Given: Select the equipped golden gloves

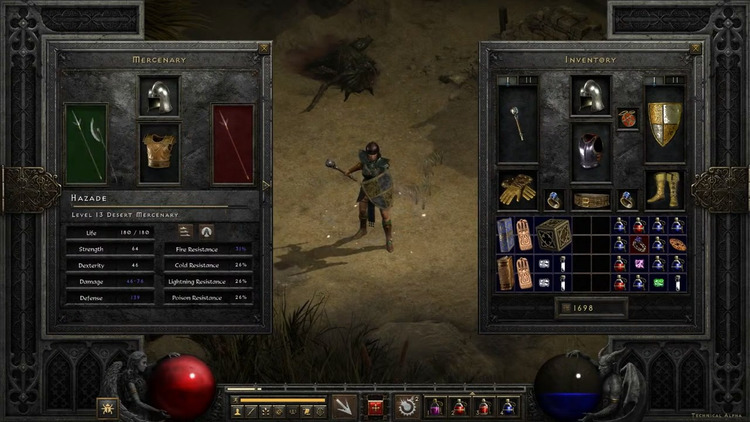Looking at the screenshot, I should pyautogui.click(x=517, y=188).
